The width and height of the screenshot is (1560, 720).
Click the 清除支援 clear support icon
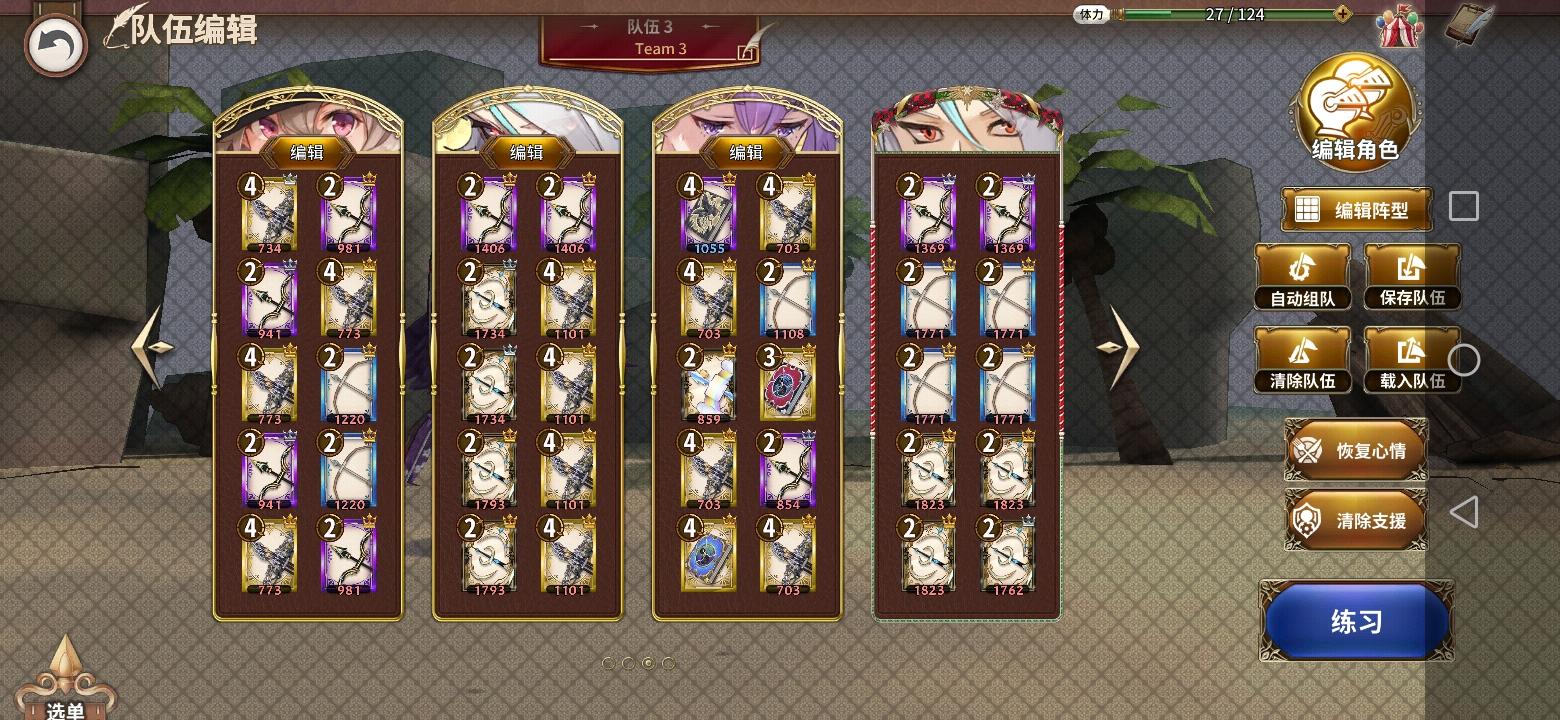(1309, 518)
